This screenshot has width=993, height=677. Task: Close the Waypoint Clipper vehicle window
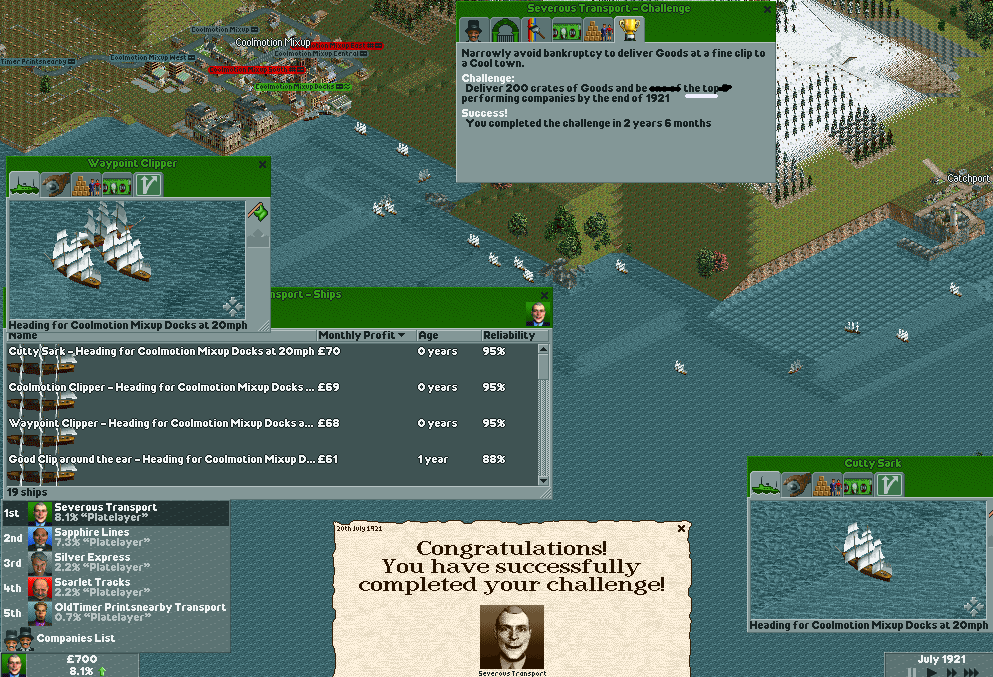pyautogui.click(x=263, y=164)
